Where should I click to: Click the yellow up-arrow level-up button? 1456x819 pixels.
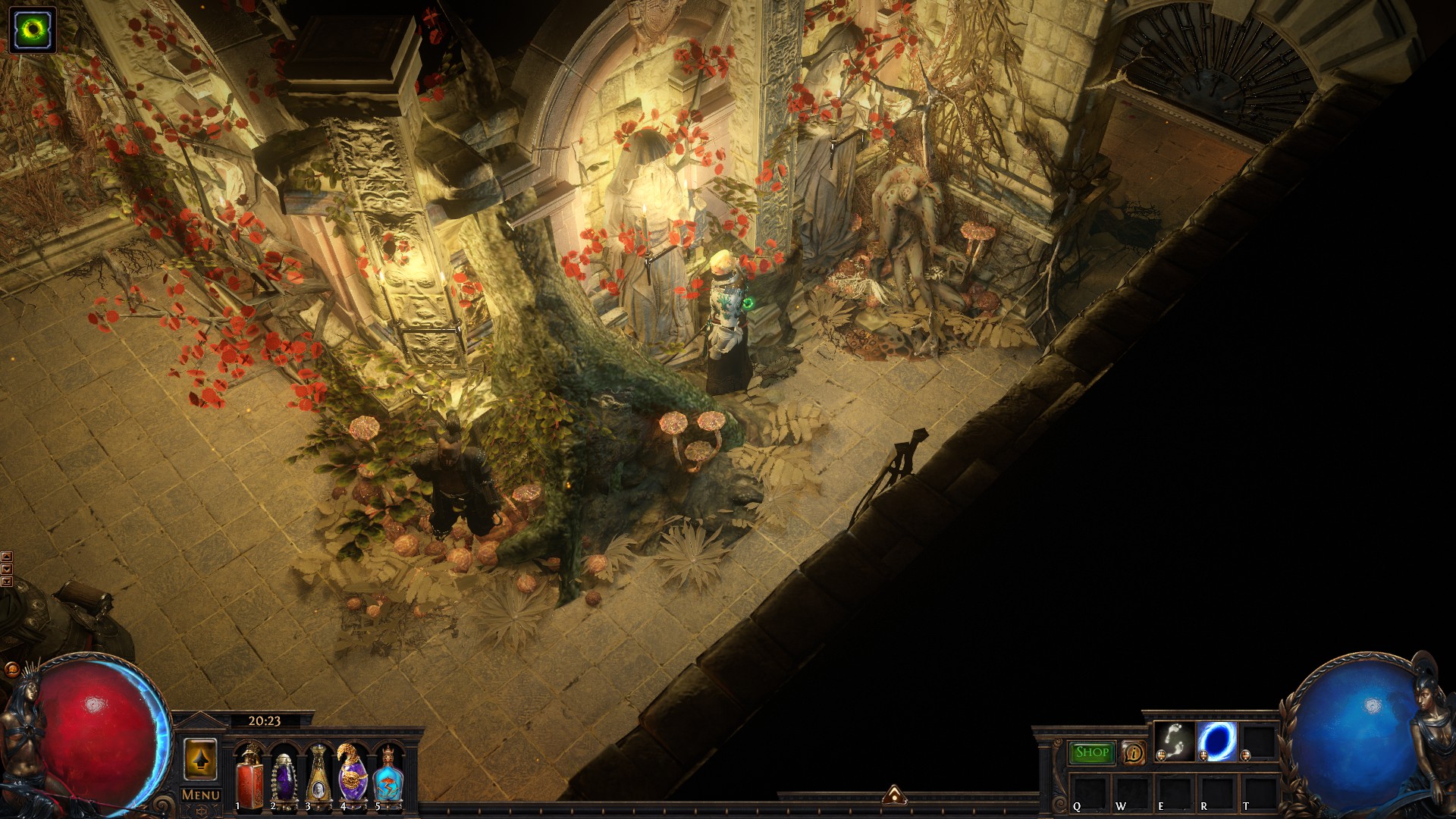(x=200, y=759)
